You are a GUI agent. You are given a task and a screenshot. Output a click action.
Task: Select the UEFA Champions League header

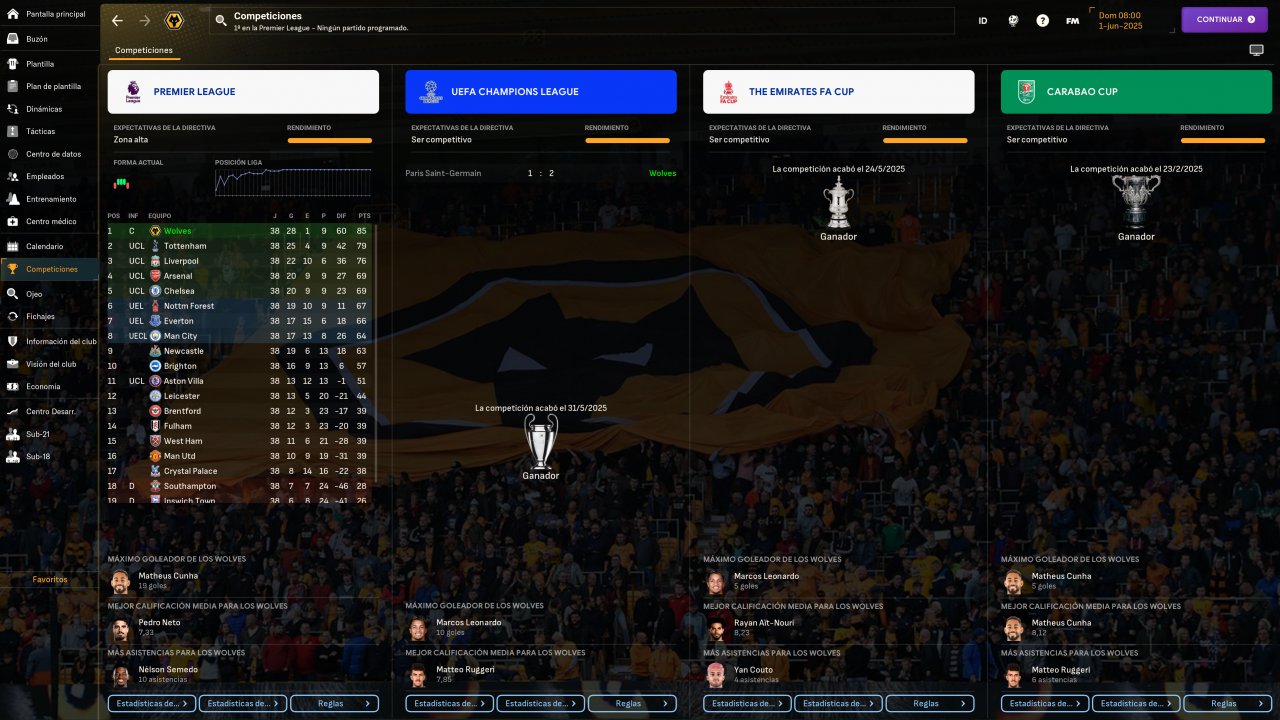[x=540, y=92]
